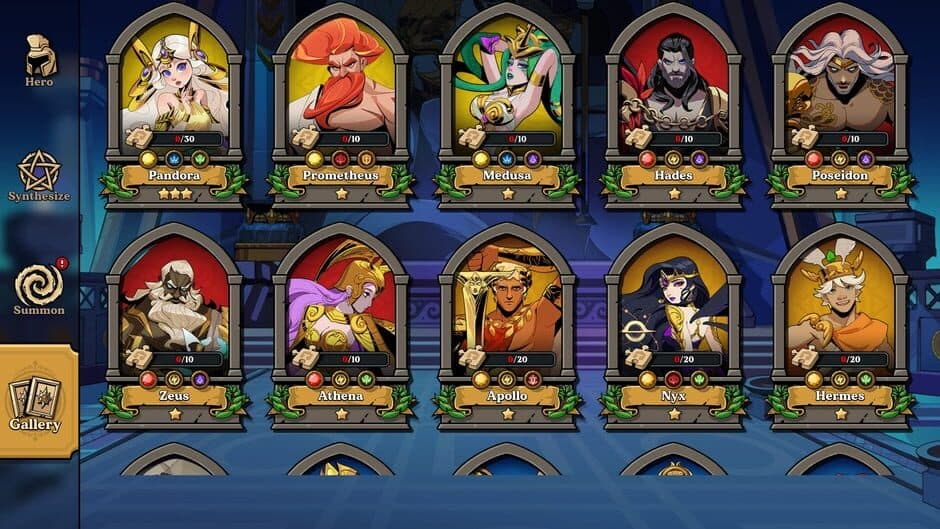
Task: Open the Zeus hero card
Action: [175, 320]
